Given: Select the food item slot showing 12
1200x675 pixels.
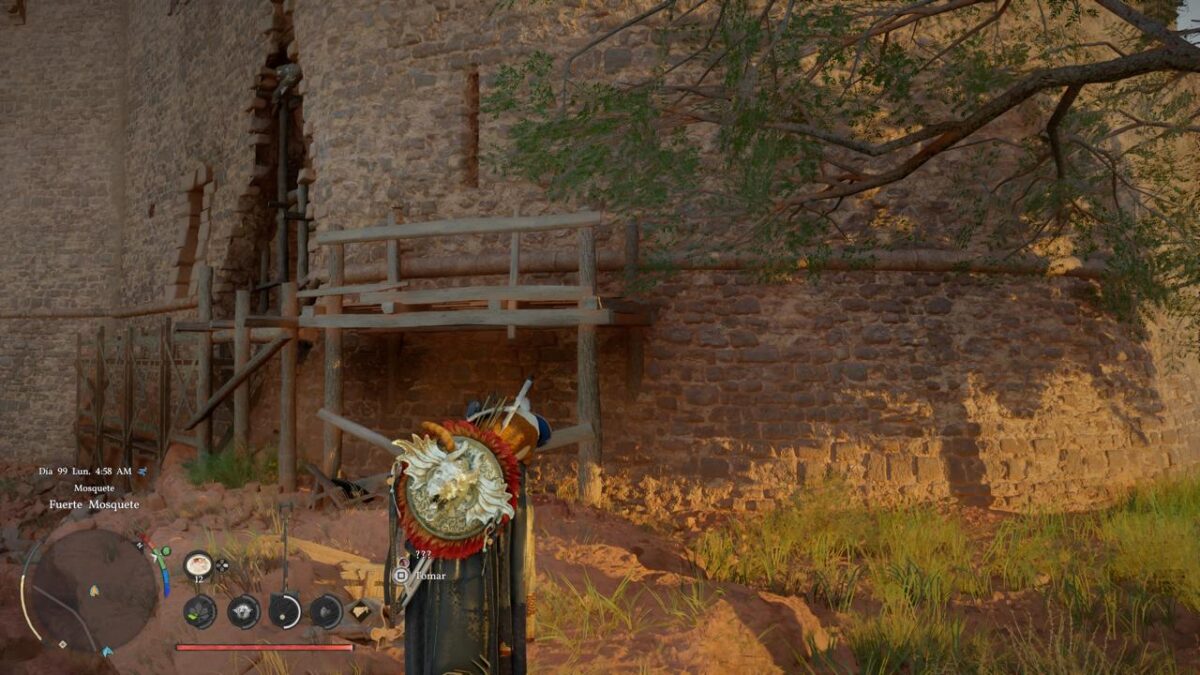Looking at the screenshot, I should click(198, 565).
